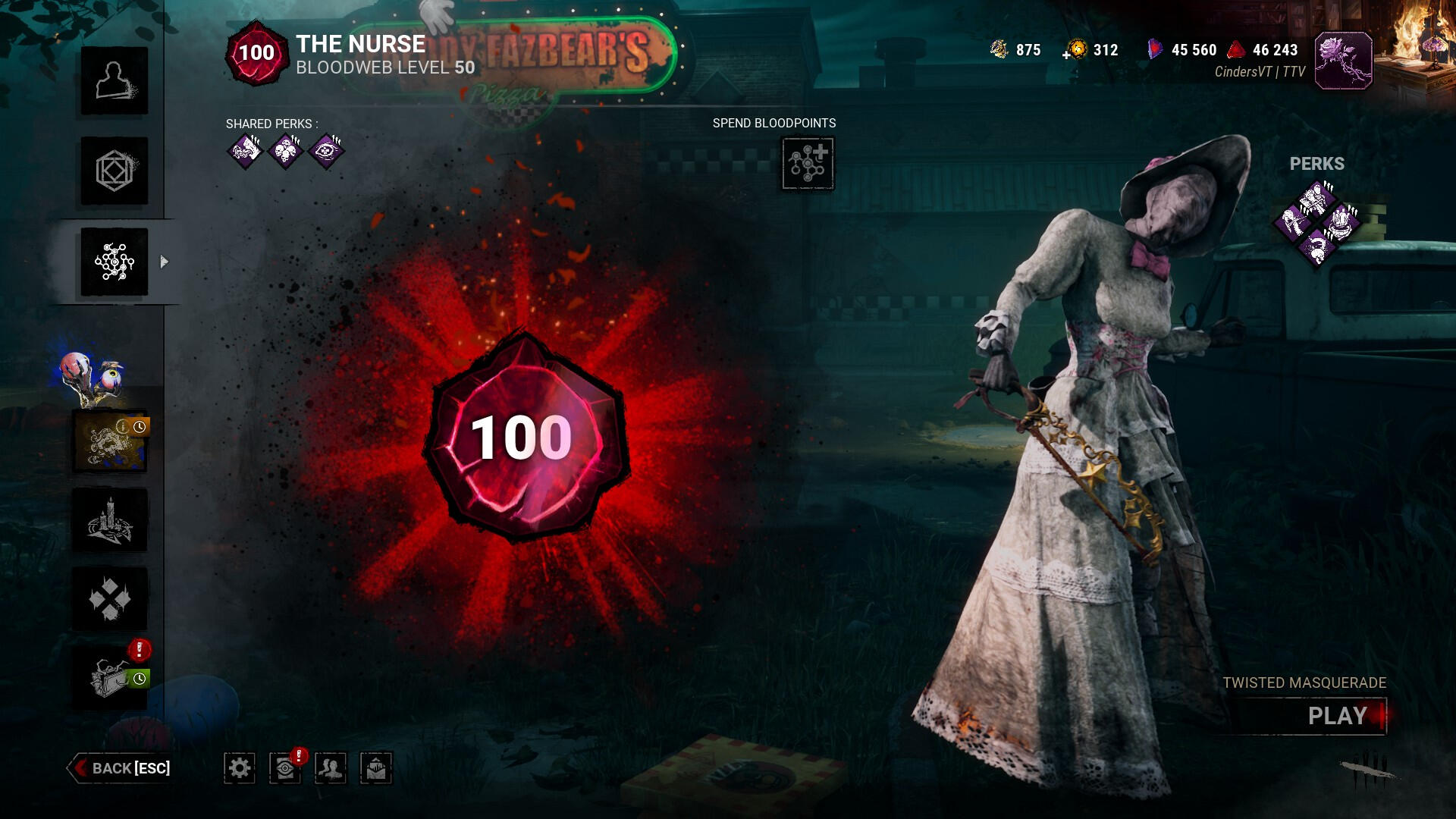
Task: Open the eye icon with red alert
Action: point(285,768)
